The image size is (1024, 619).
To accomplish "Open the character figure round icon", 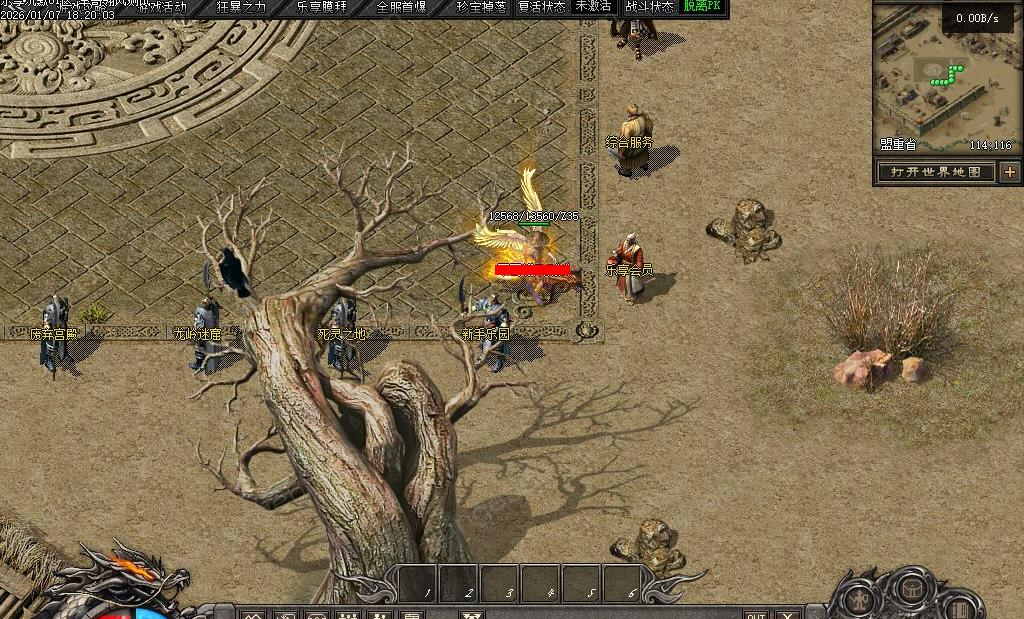I will point(859,597).
